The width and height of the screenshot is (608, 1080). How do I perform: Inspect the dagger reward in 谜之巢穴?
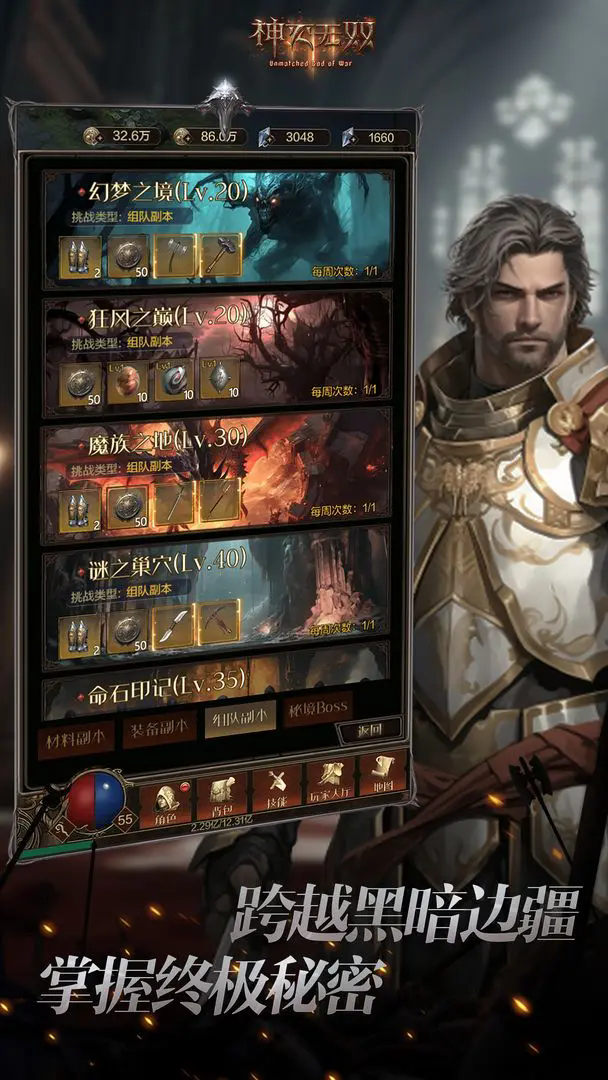pos(173,627)
